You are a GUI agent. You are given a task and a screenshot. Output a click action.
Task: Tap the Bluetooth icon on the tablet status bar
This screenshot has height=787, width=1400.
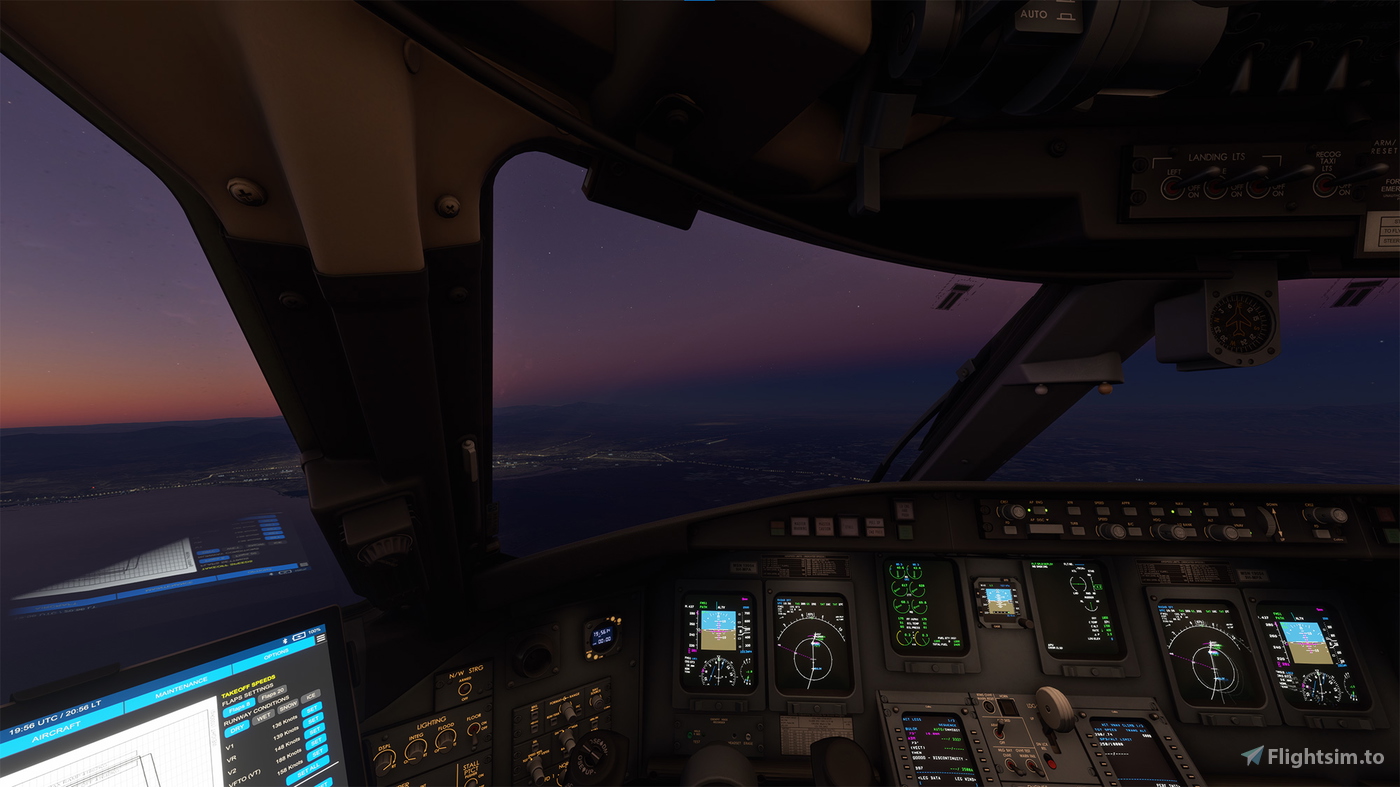285,641
